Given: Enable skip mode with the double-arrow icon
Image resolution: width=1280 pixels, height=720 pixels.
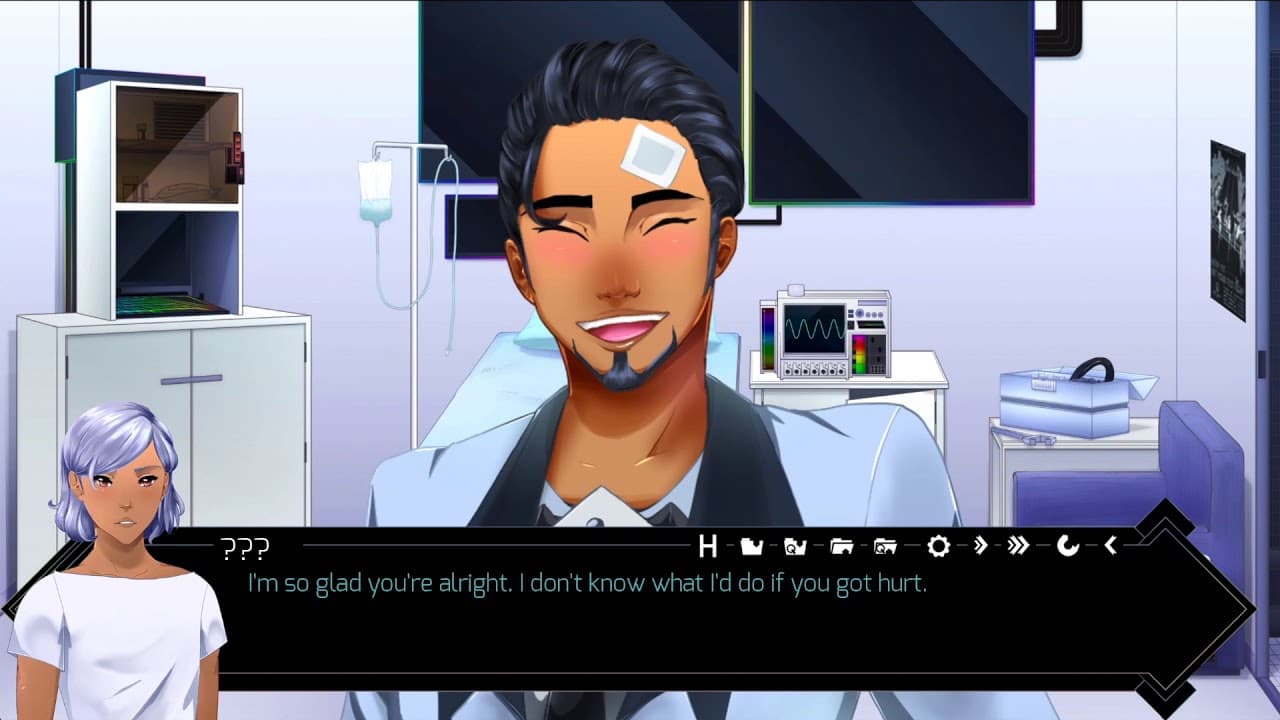Looking at the screenshot, I should (x=980, y=545).
